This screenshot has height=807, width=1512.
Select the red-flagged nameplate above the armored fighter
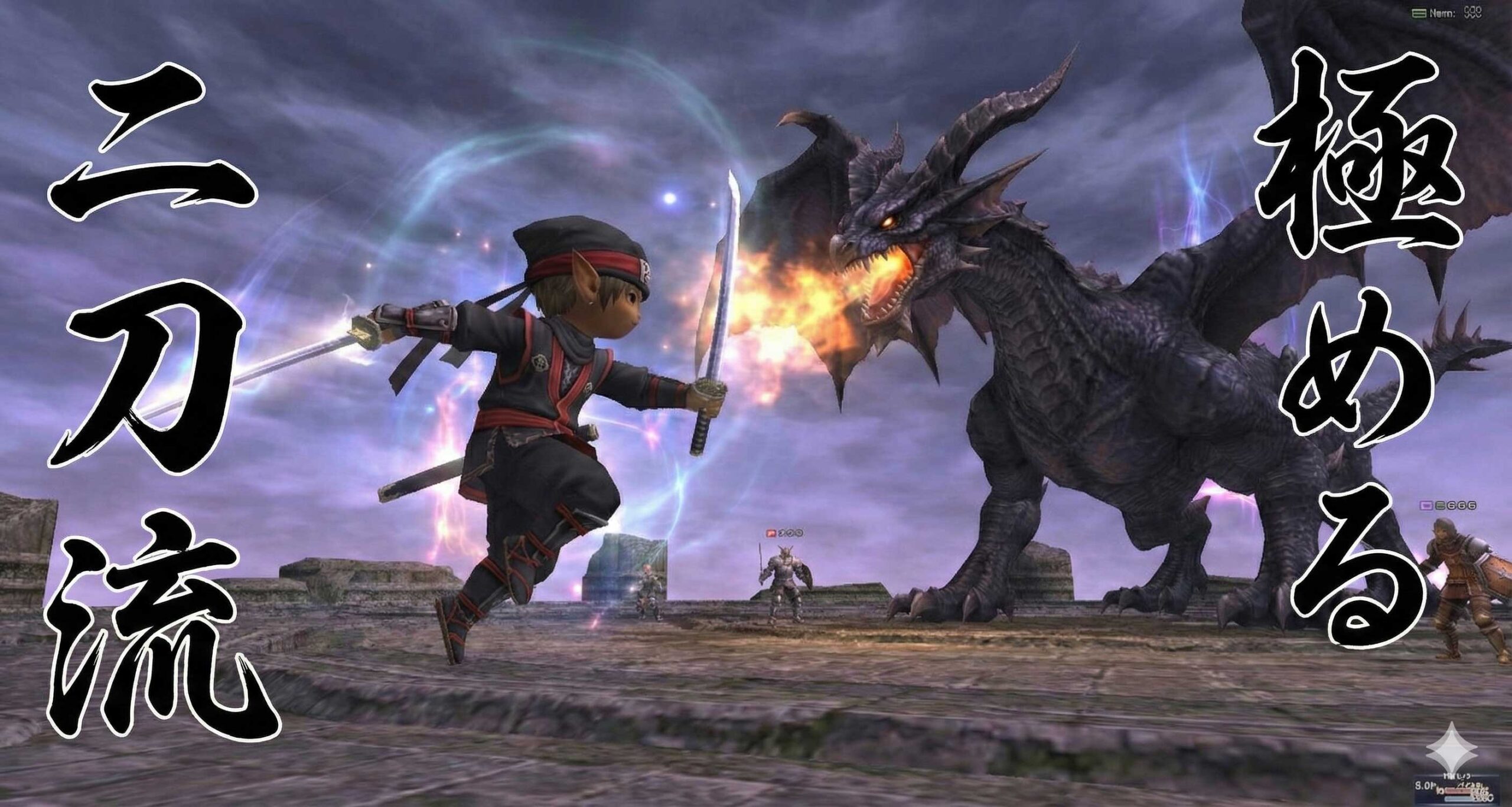coord(785,533)
